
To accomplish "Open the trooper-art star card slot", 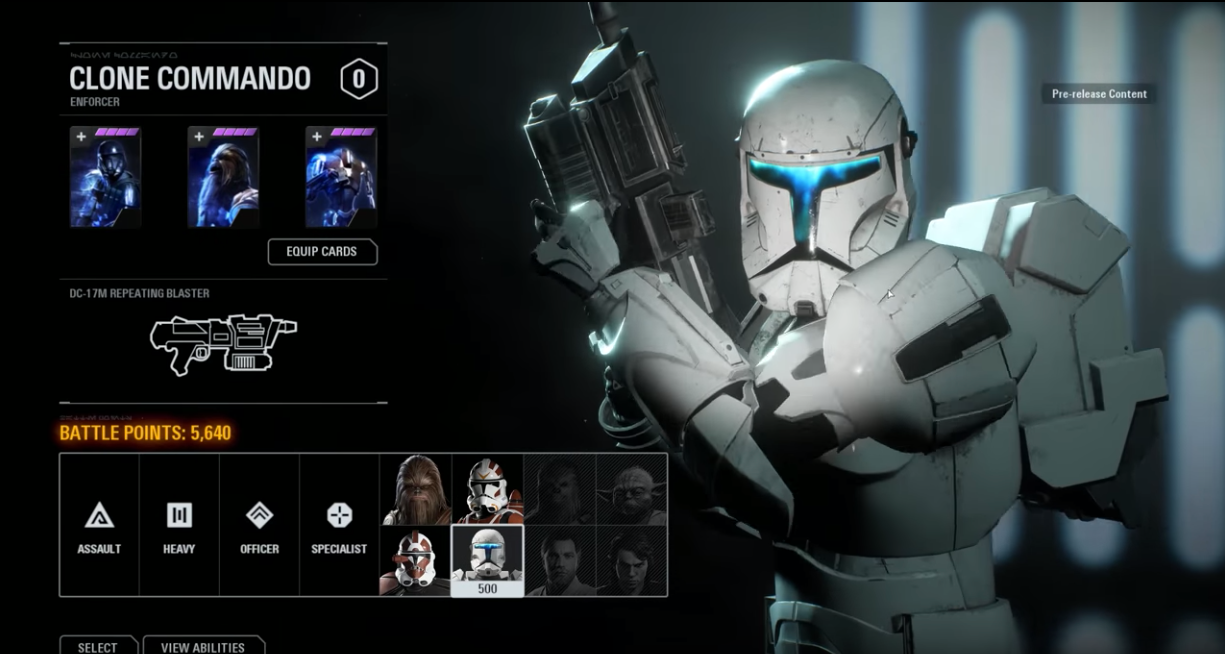I will coord(105,178).
